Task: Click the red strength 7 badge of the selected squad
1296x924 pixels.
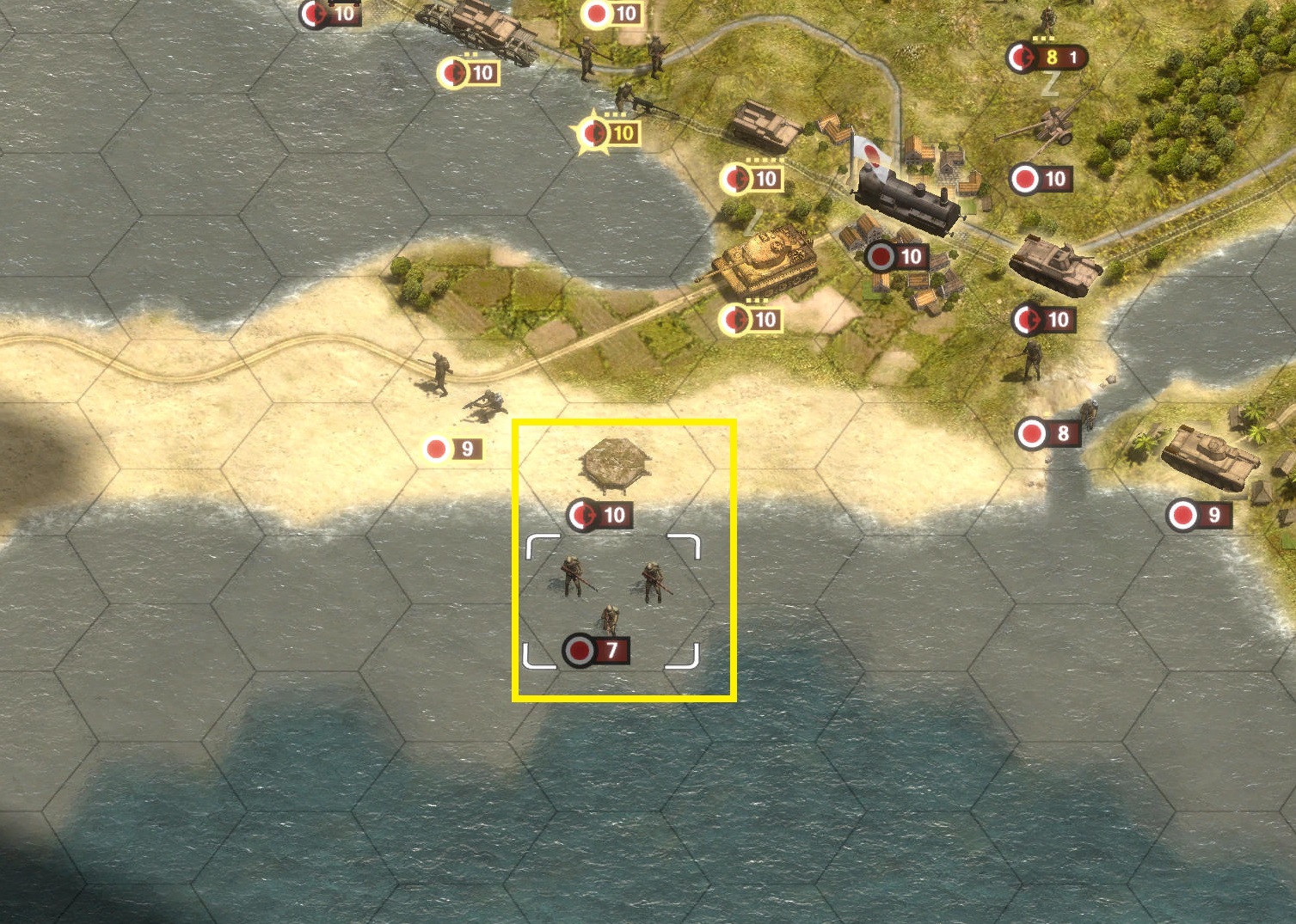Action: (x=598, y=652)
